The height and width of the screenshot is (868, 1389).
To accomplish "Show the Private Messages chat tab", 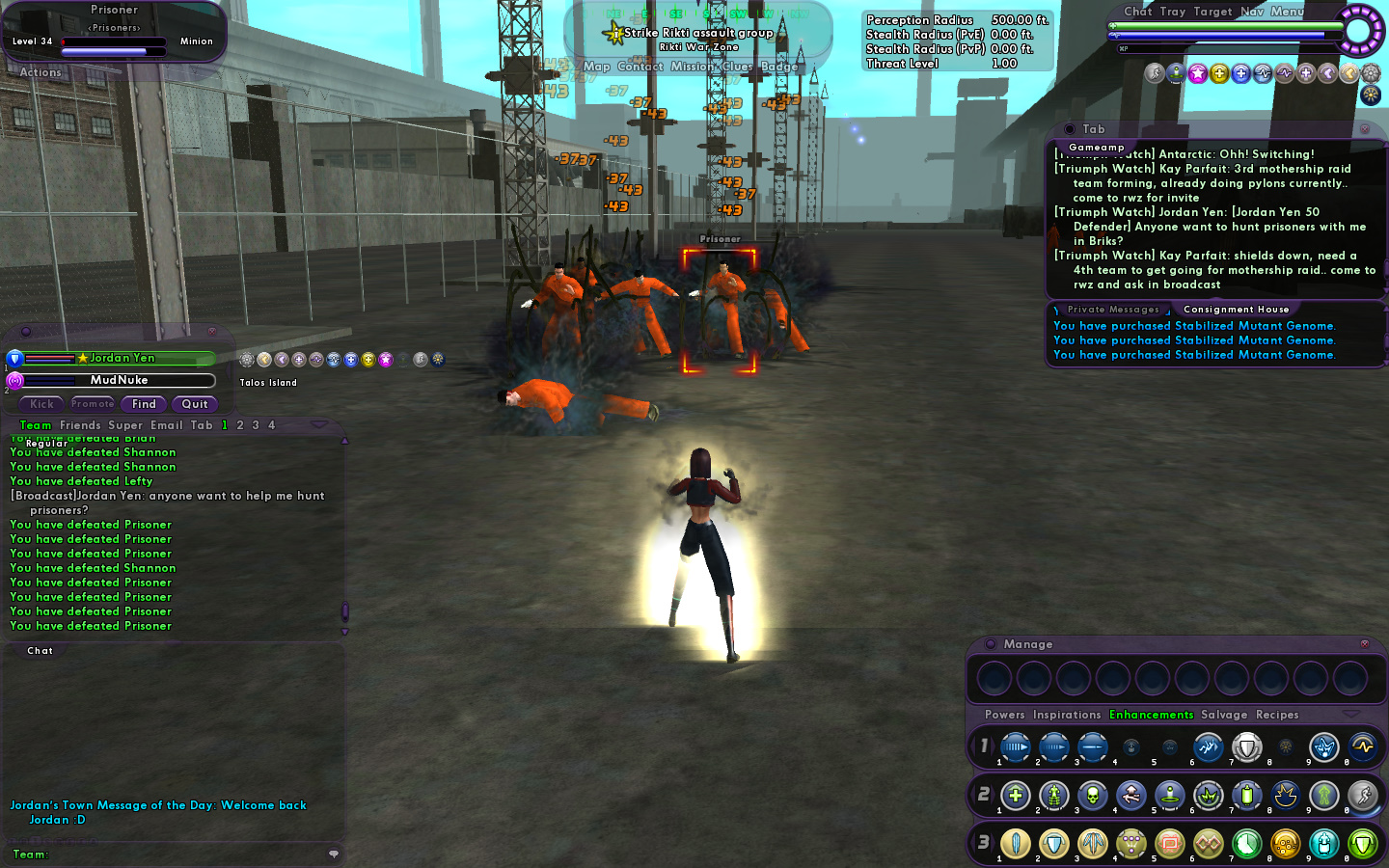I will [1113, 310].
